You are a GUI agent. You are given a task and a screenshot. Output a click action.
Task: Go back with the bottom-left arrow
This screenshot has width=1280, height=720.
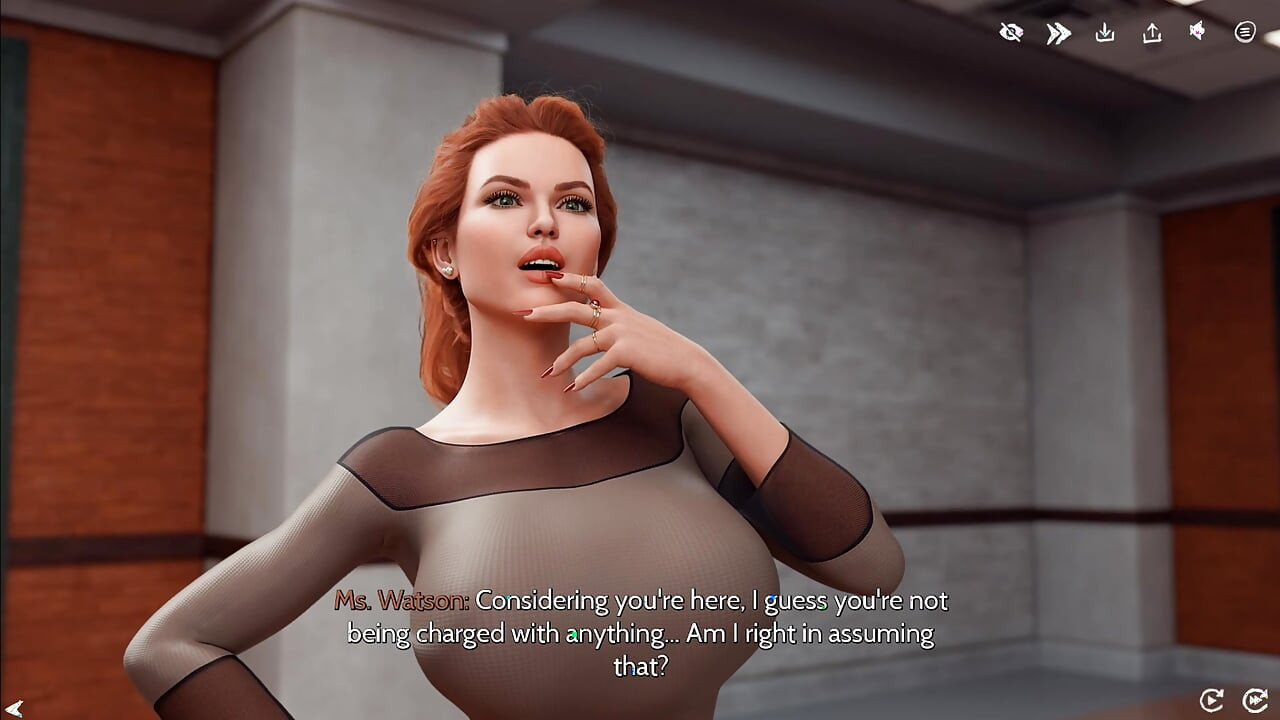point(14,708)
